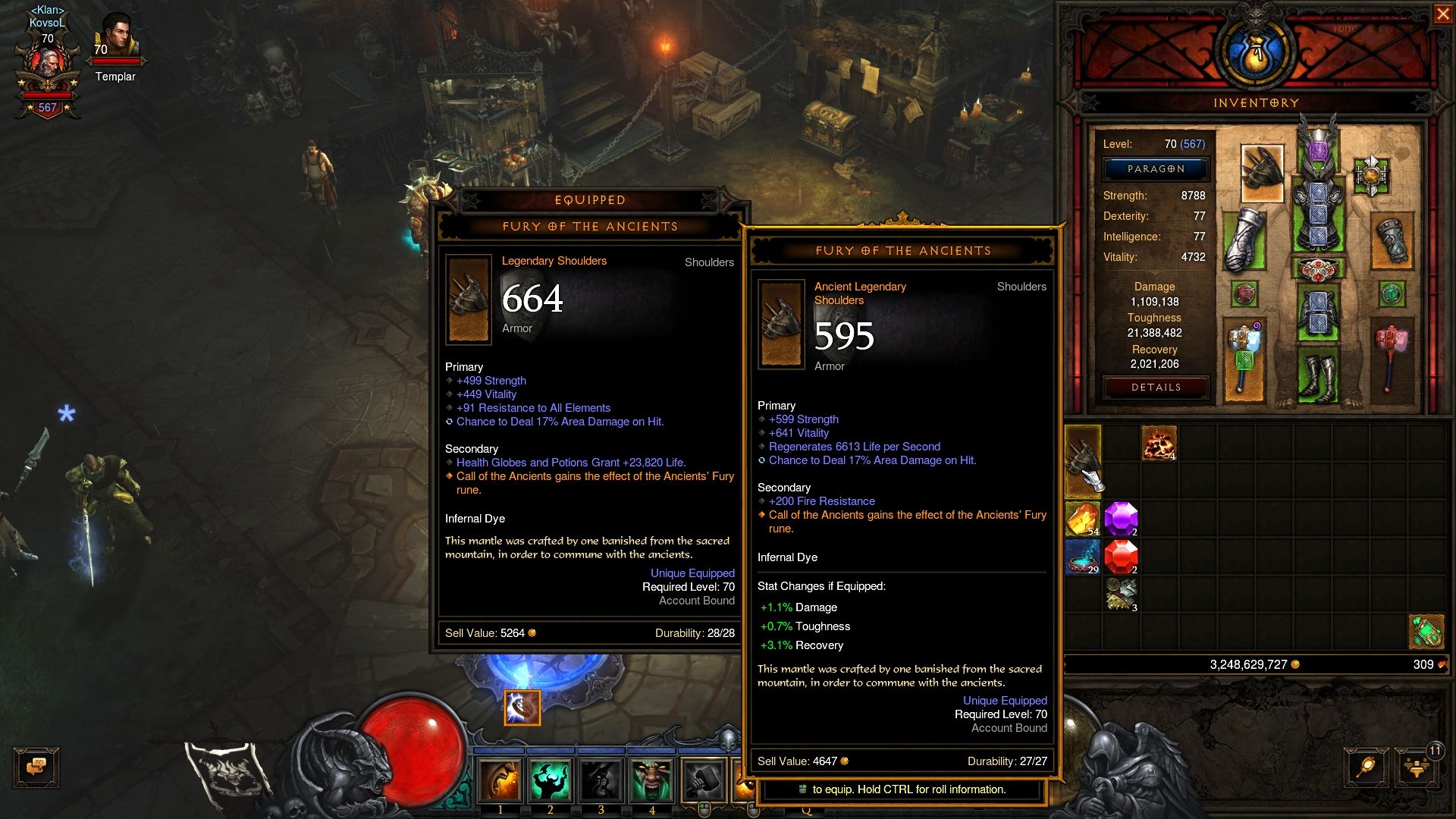
Task: Click the equipped amulet slot
Action: coord(1371,175)
